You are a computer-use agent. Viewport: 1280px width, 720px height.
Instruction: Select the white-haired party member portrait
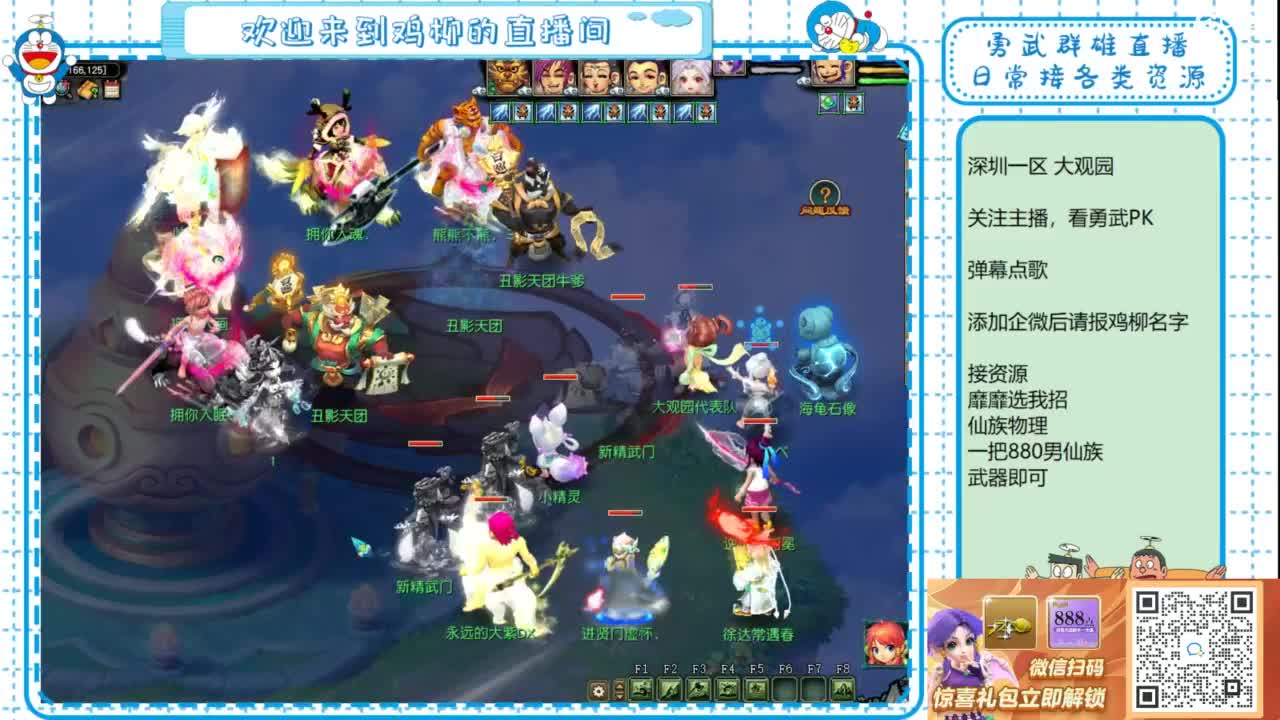[x=691, y=77]
